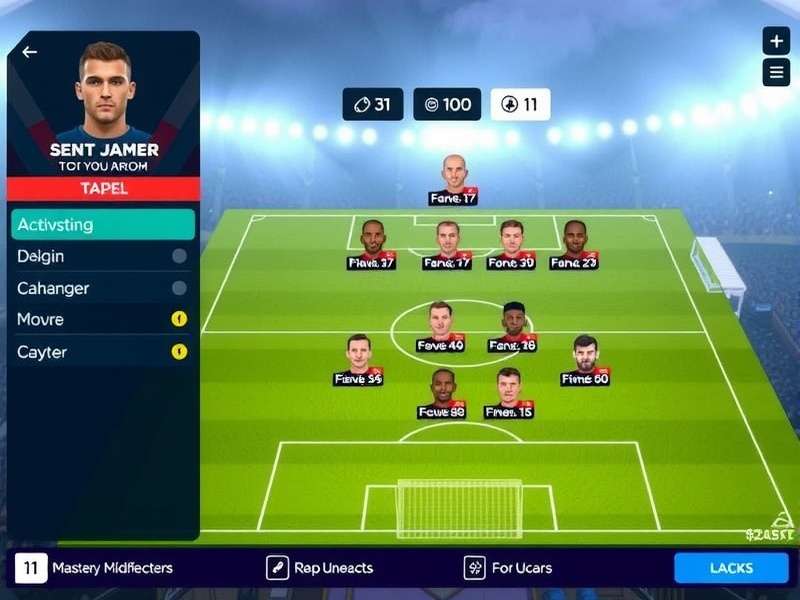Click the blue LACKS button
The width and height of the screenshot is (800, 600).
[x=731, y=568]
